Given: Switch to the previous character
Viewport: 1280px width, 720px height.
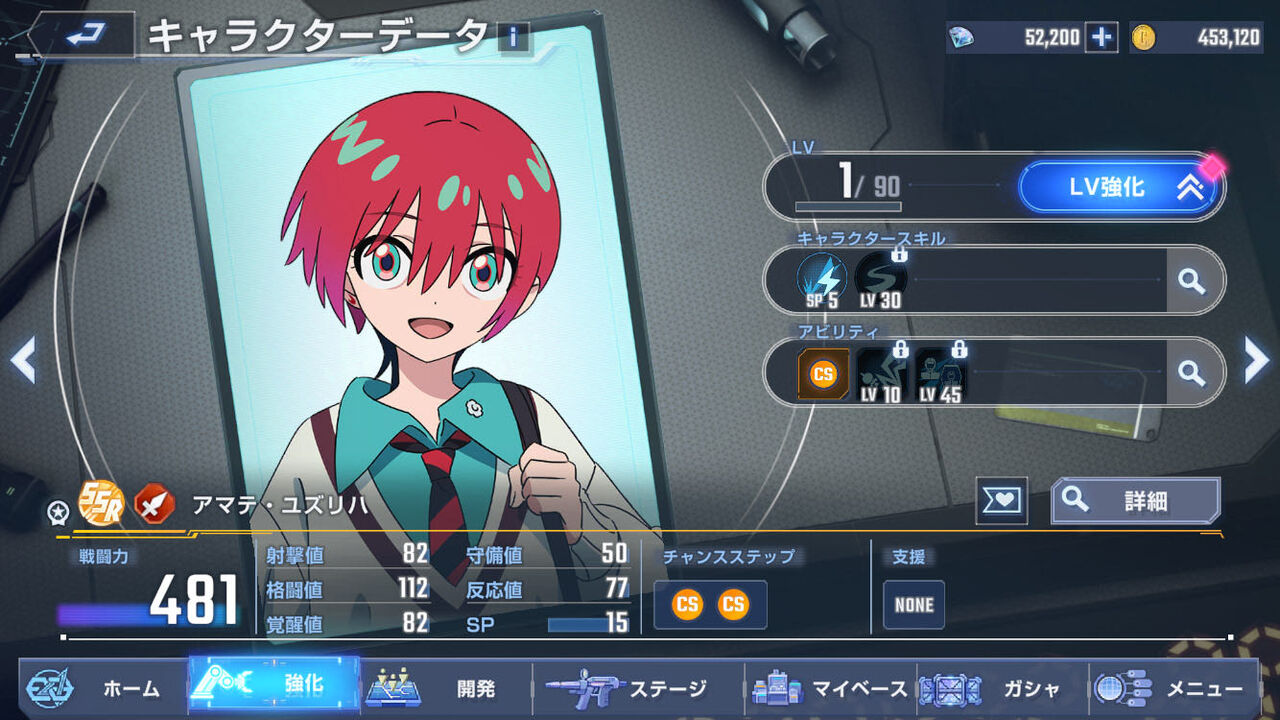Looking at the screenshot, I should (x=23, y=360).
